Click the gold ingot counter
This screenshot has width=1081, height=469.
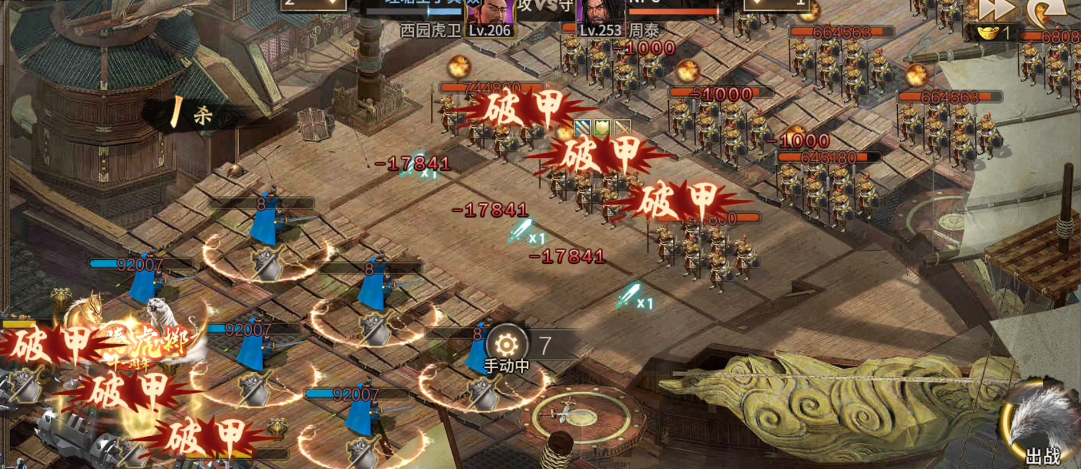point(994,33)
